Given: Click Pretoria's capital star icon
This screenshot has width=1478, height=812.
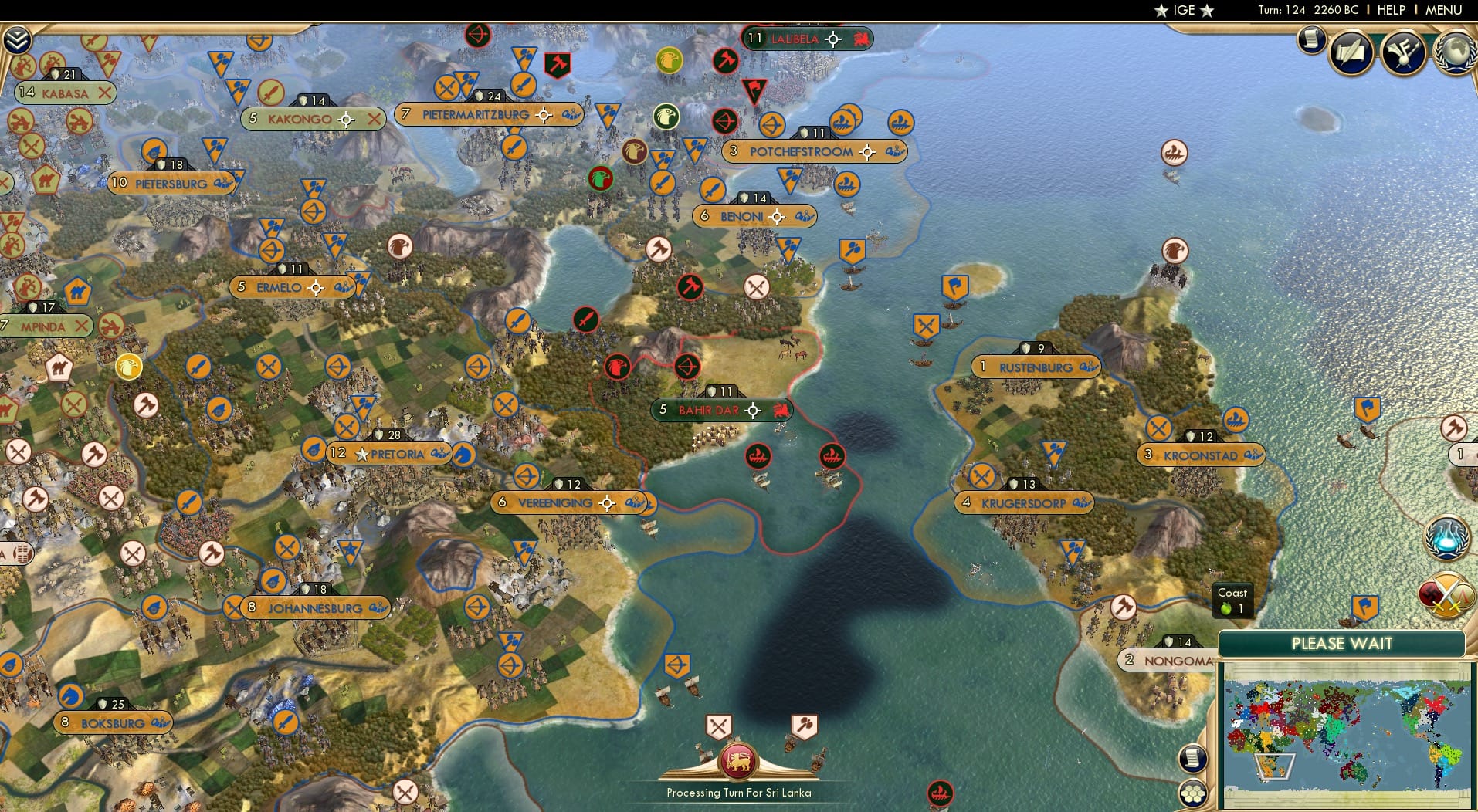Looking at the screenshot, I should point(363,453).
